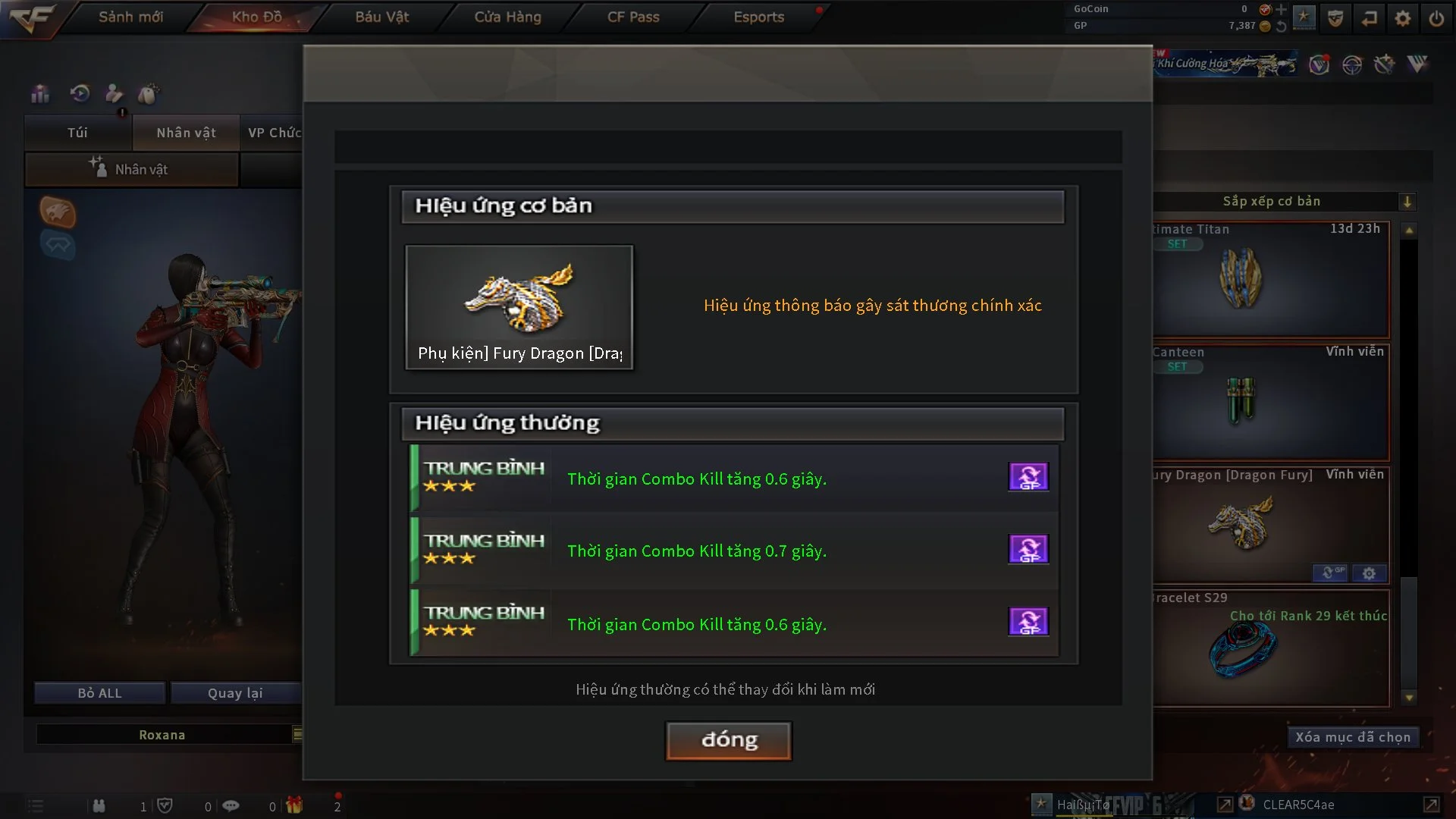This screenshot has height=819, width=1456.
Task: Click the return arrow icon in top bar
Action: [1370, 17]
